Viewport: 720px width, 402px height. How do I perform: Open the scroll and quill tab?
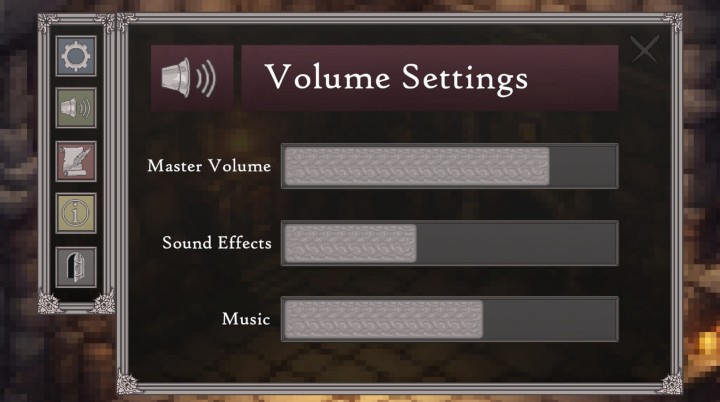point(76,162)
